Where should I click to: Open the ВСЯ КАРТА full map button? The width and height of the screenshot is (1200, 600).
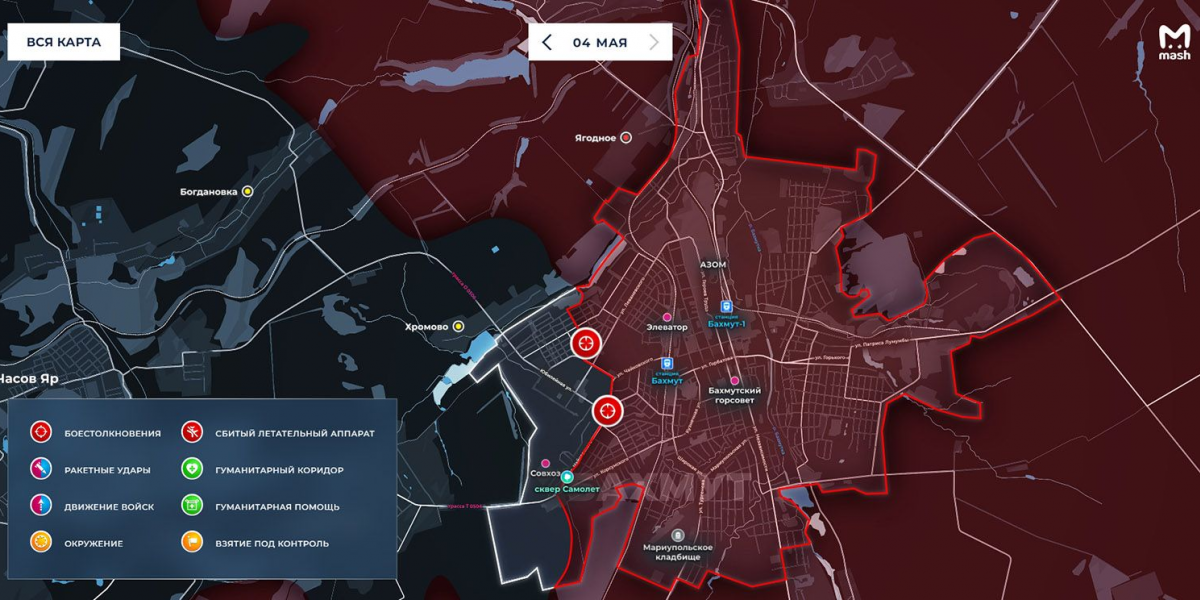[63, 42]
